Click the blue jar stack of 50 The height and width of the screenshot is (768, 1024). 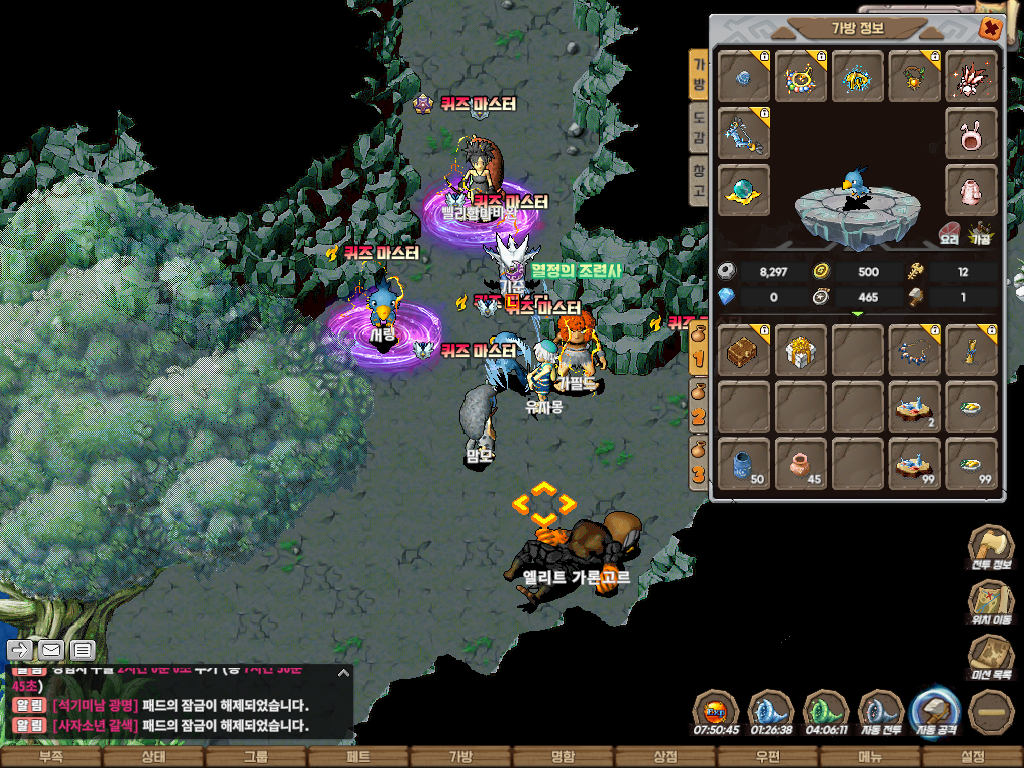coord(745,463)
